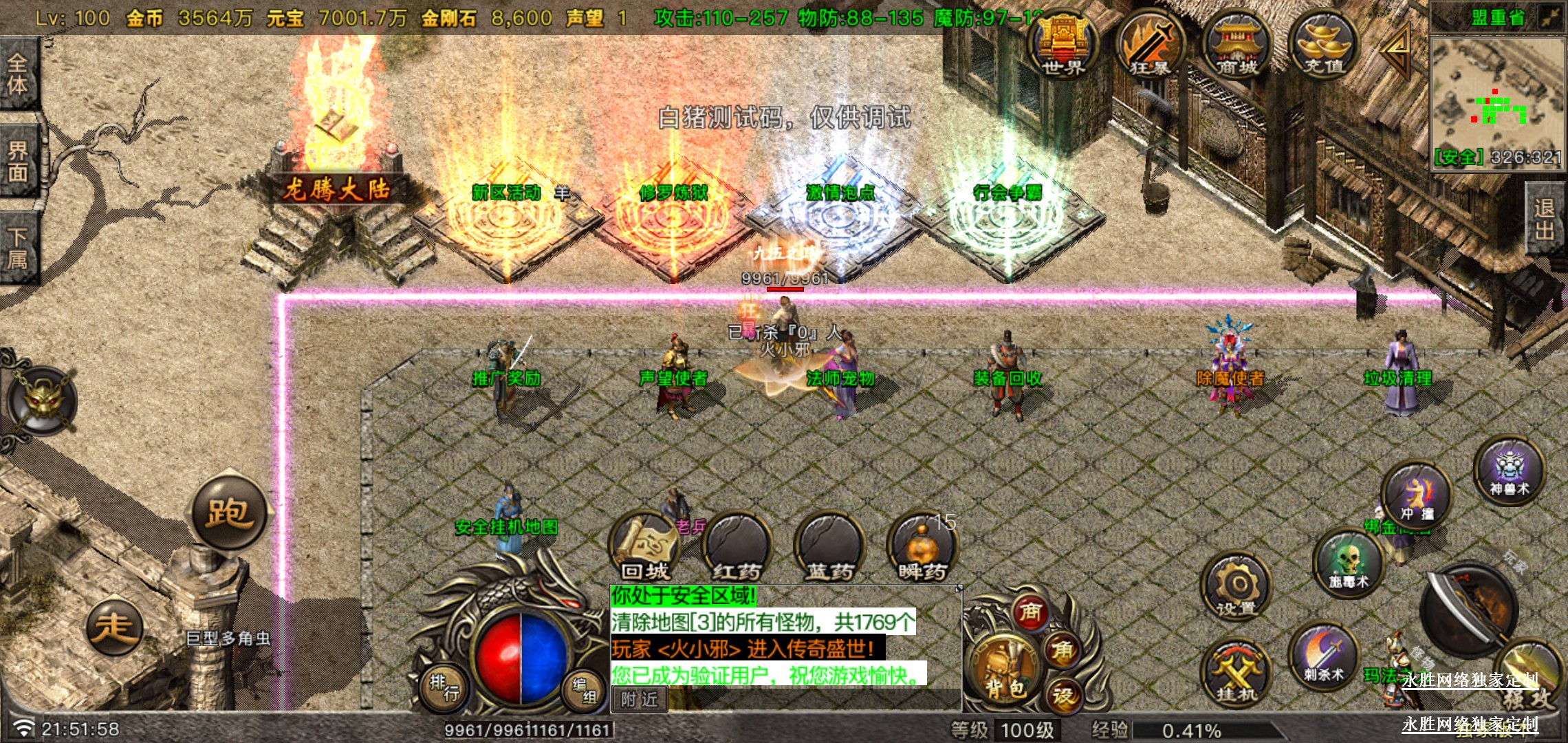Select the 界面 side tab
The height and width of the screenshot is (743, 1568).
pyautogui.click(x=18, y=162)
